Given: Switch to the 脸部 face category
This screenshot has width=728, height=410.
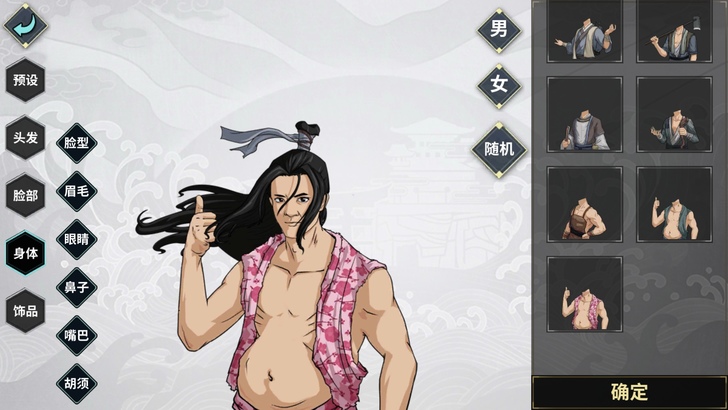Looking at the screenshot, I should [x=25, y=195].
